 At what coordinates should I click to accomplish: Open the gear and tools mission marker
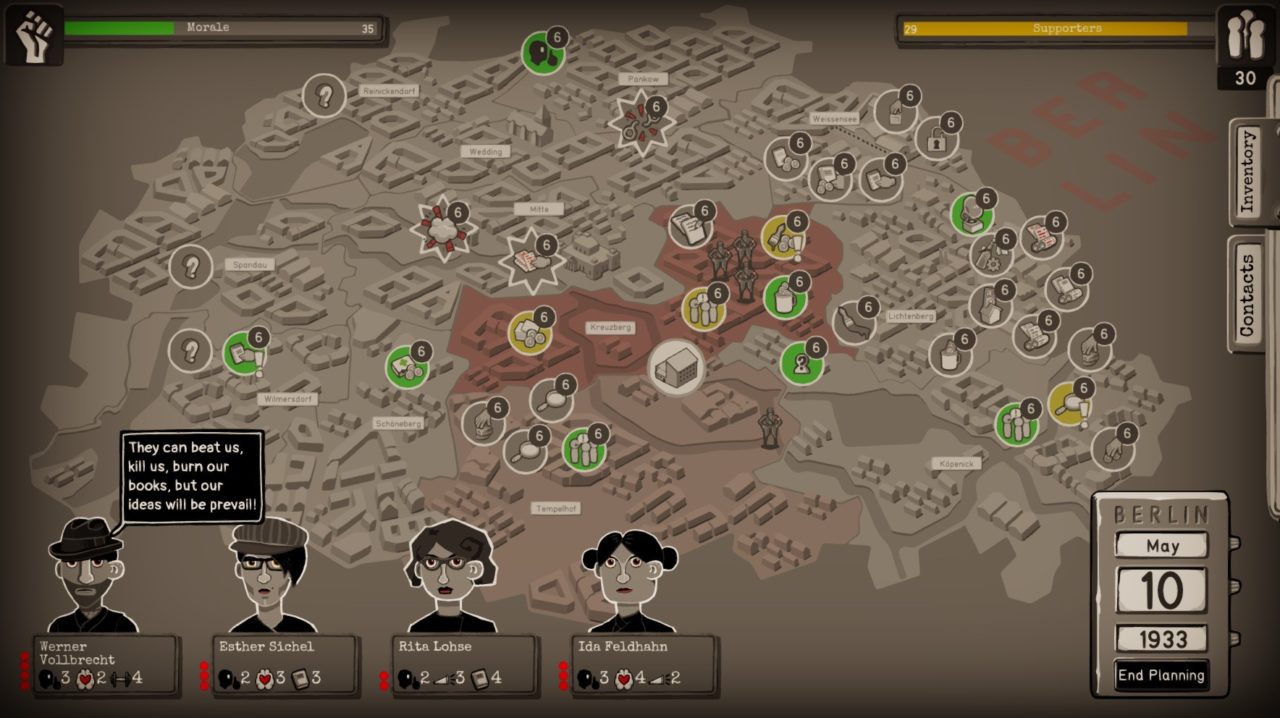(989, 254)
